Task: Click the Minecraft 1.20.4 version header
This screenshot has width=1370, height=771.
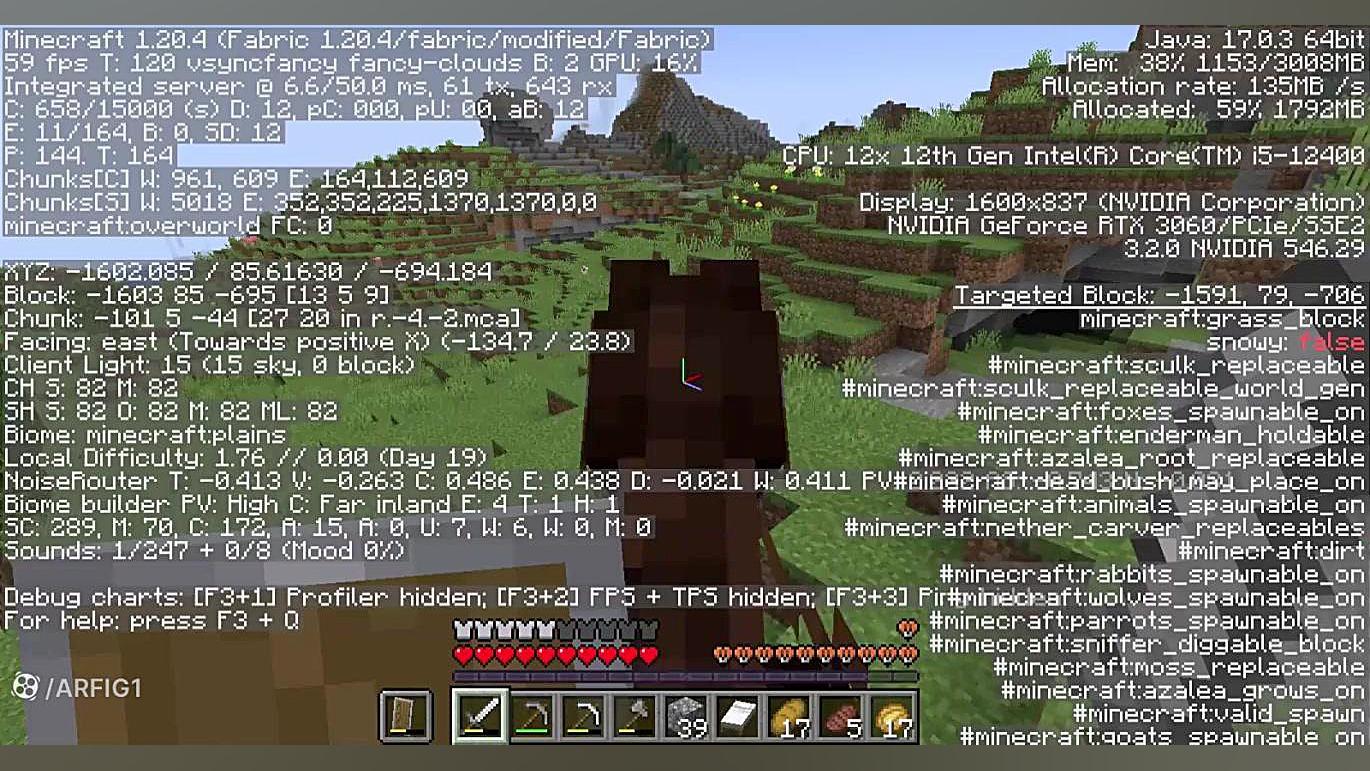Action: pyautogui.click(x=355, y=40)
